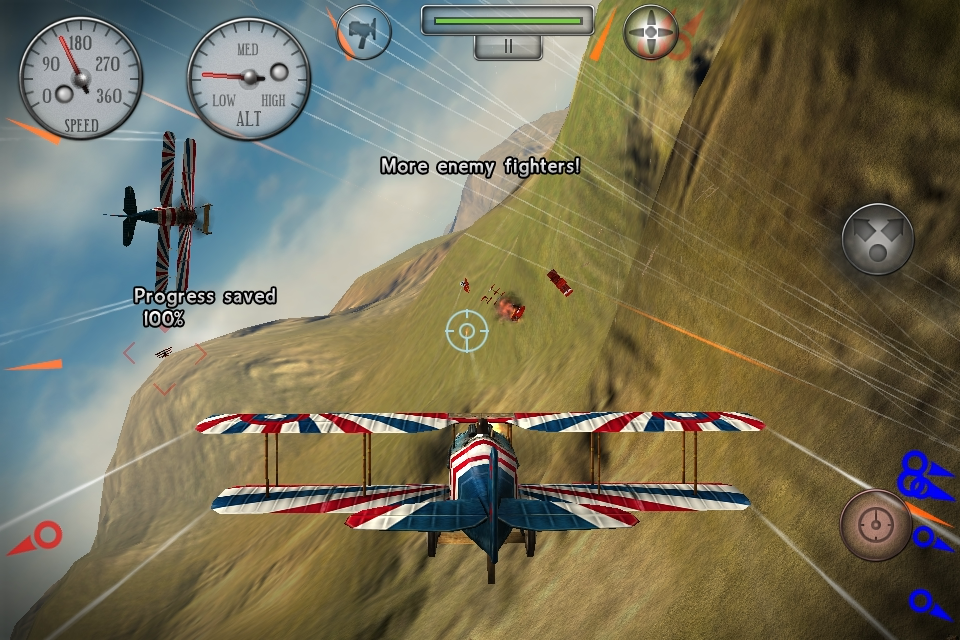Fire guns with the round trigger button
The height and width of the screenshot is (640, 960).
(876, 524)
